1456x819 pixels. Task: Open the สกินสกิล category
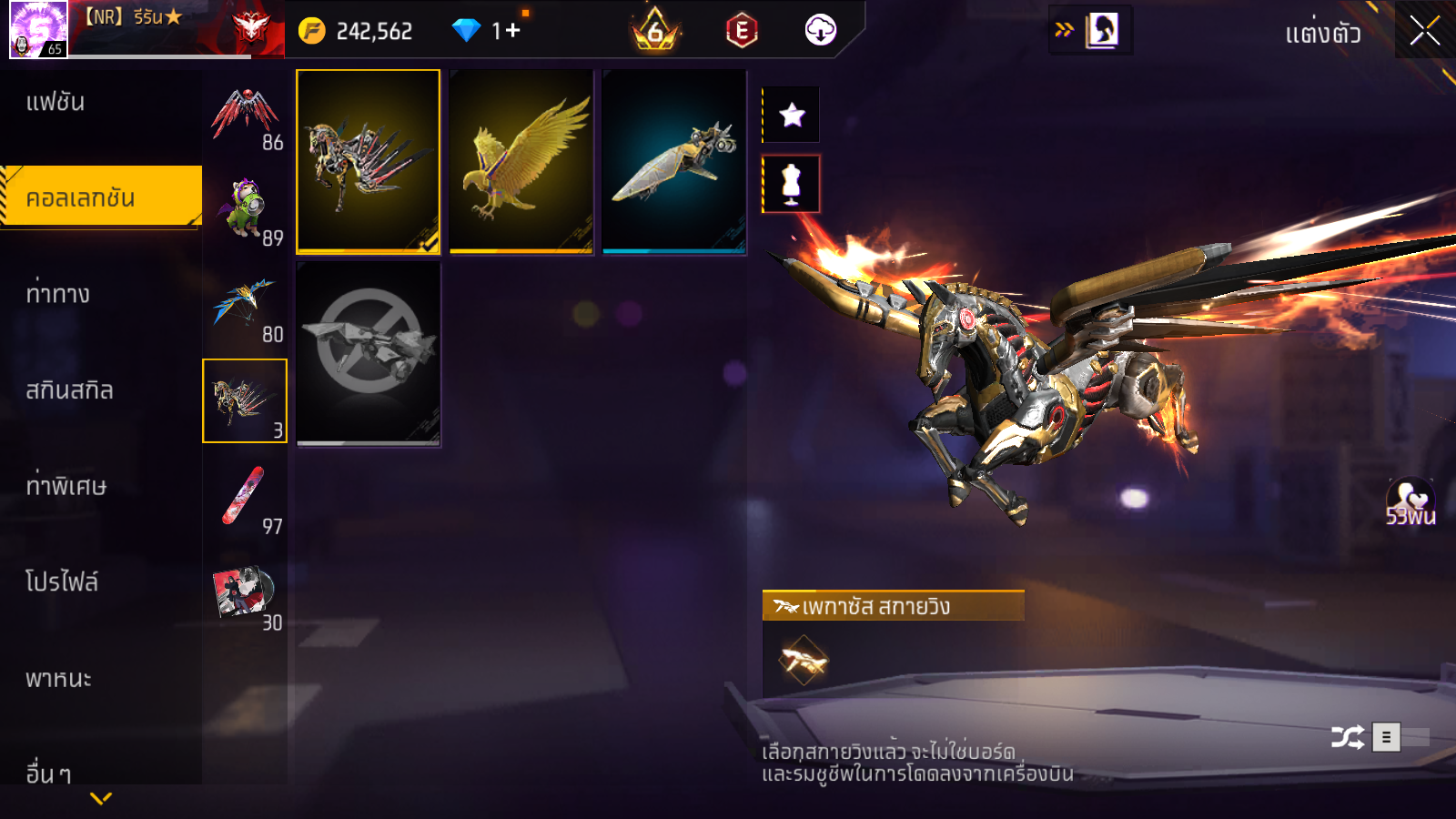click(69, 390)
